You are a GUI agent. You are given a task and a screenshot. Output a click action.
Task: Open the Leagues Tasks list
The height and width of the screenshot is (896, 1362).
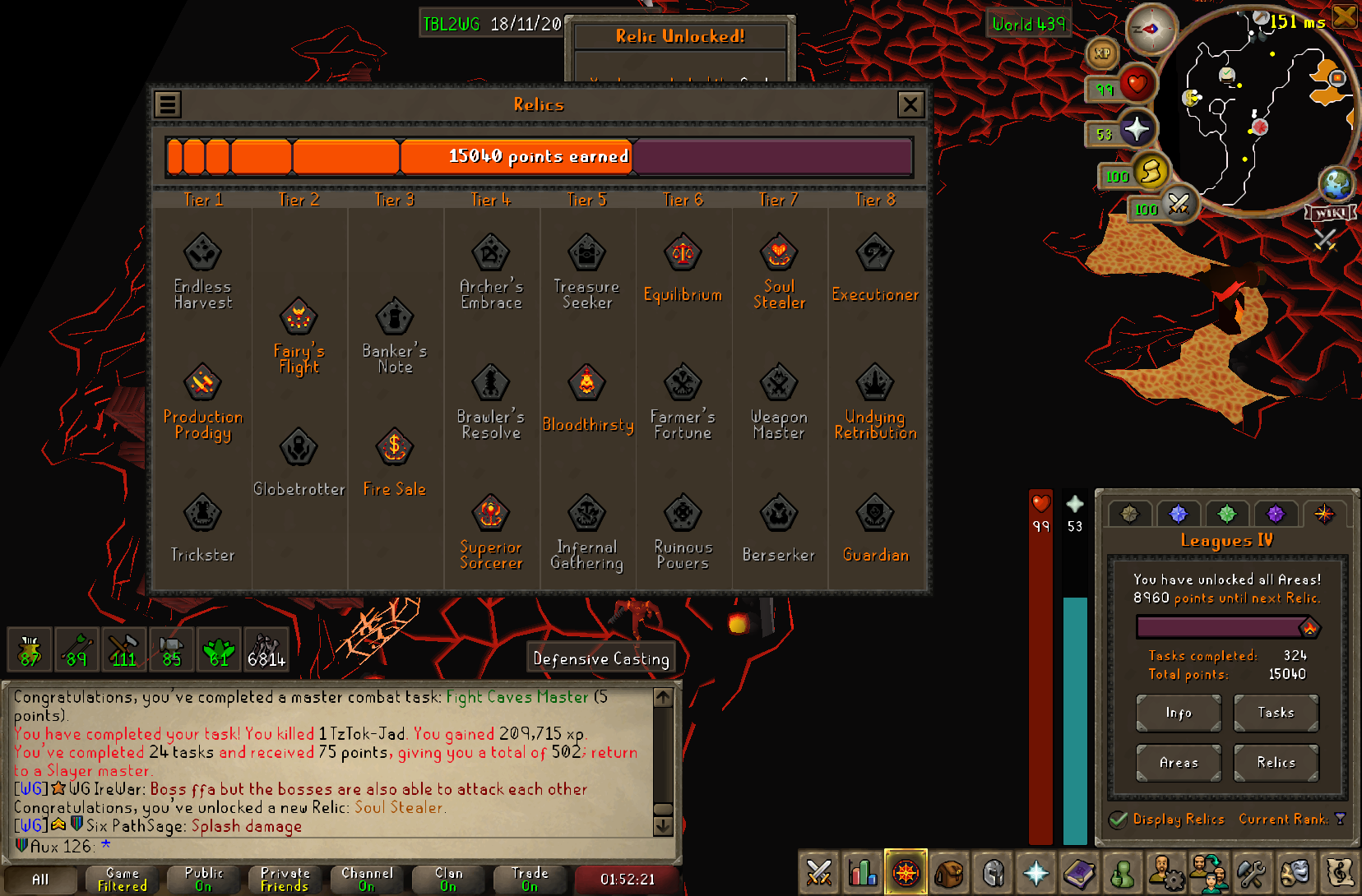pyautogui.click(x=1276, y=713)
